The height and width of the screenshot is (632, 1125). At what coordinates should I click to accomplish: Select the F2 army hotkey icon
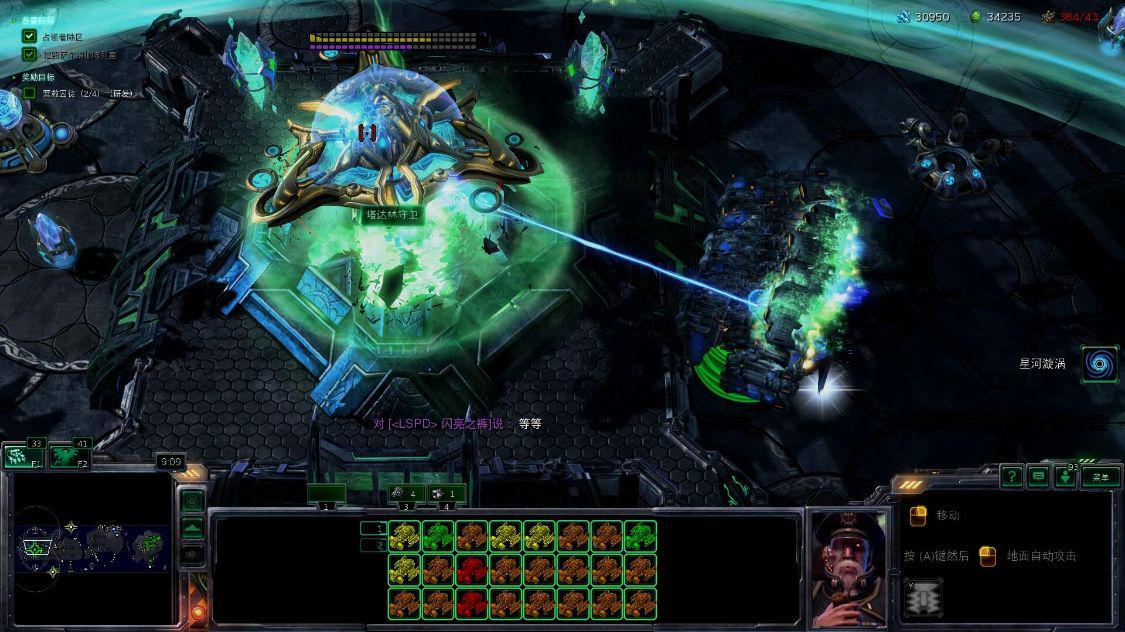coord(69,458)
